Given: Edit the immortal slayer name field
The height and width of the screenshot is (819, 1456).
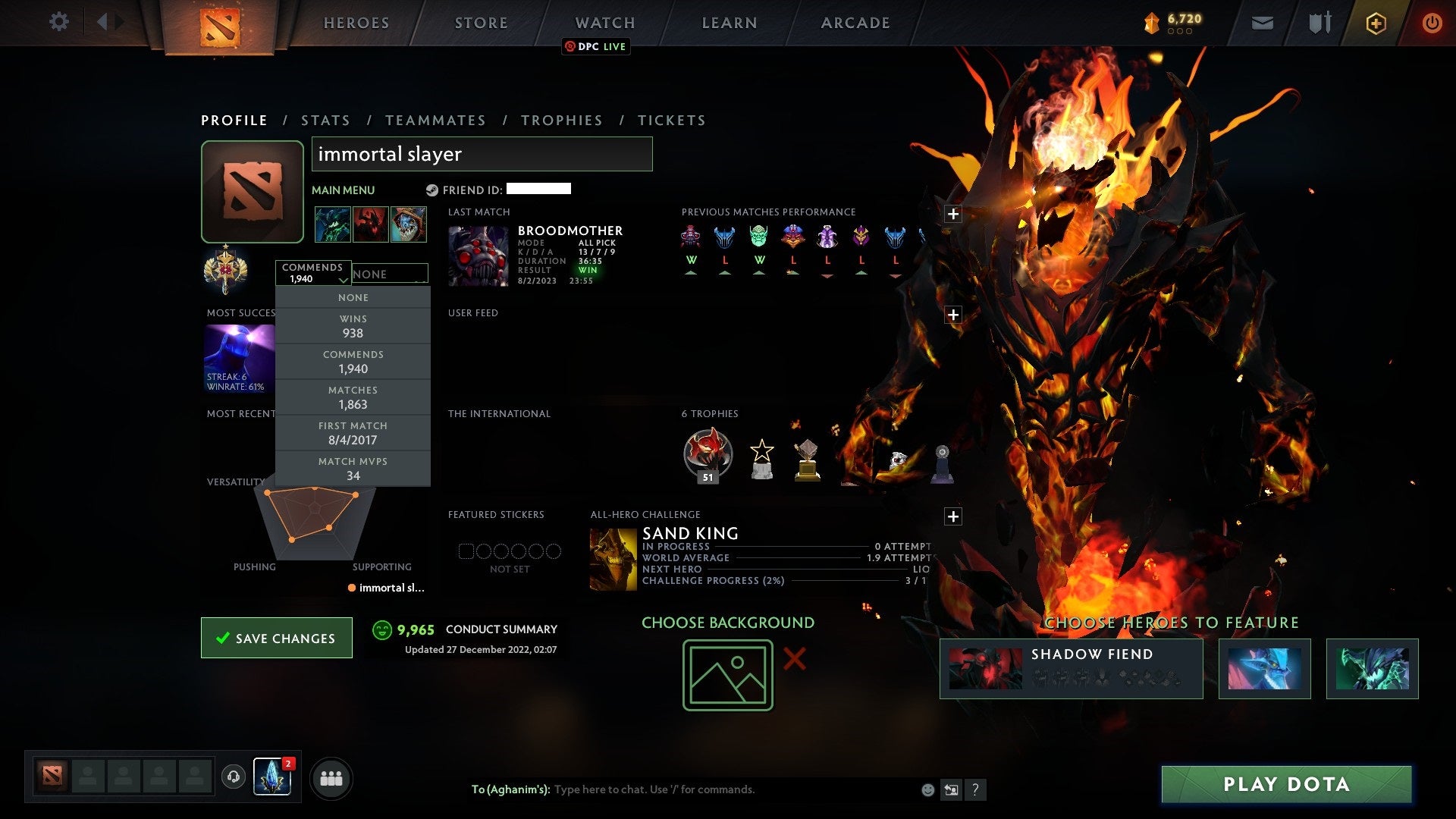Looking at the screenshot, I should (482, 154).
